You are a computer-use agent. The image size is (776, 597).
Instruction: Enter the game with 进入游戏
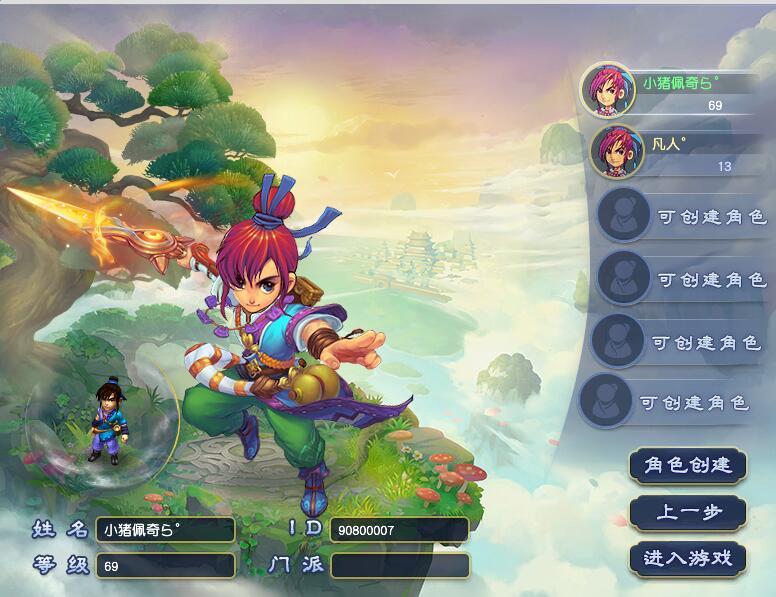pos(688,558)
